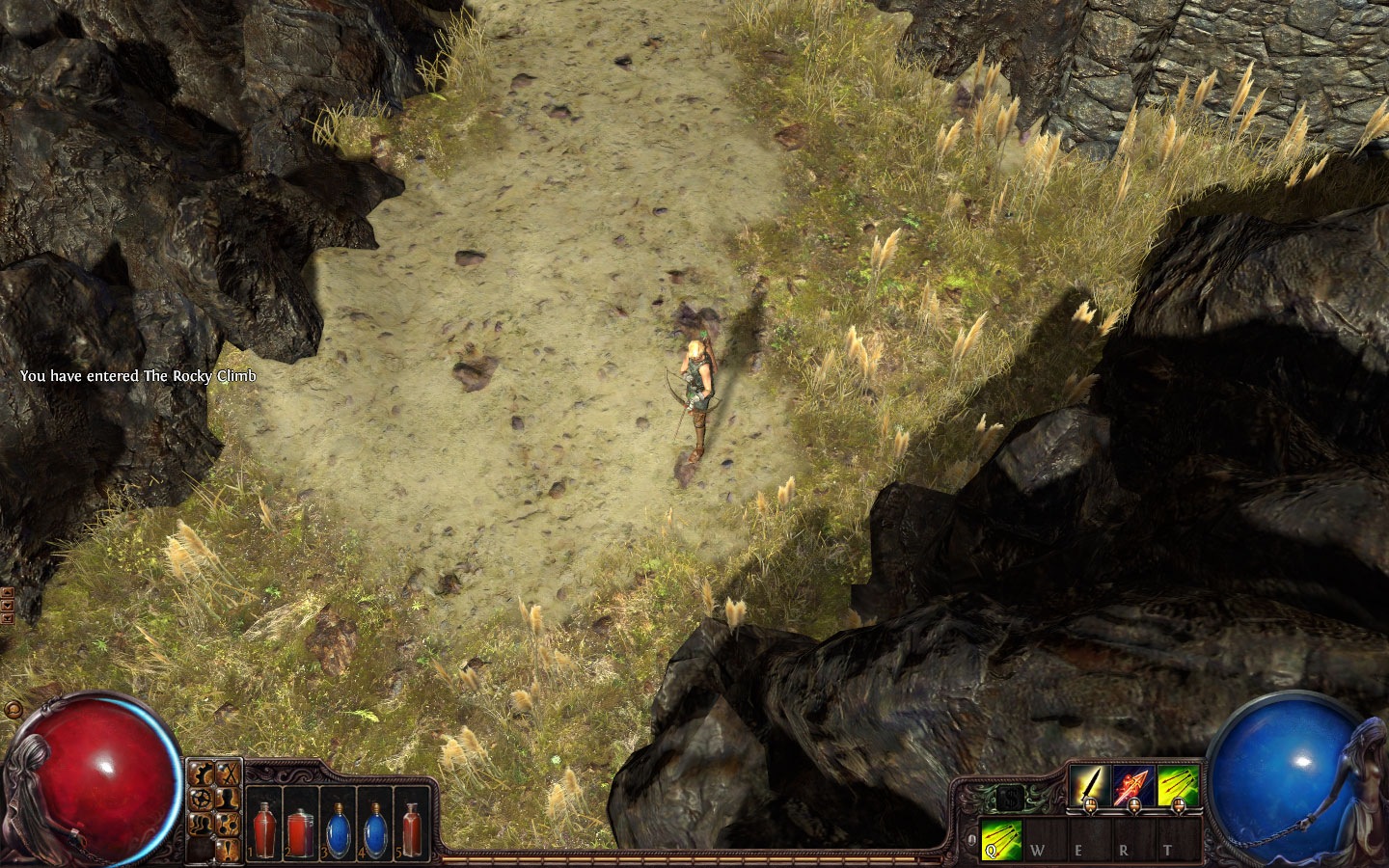The height and width of the screenshot is (868, 1389).
Task: Open the passive skill tree icon
Action: [229, 824]
